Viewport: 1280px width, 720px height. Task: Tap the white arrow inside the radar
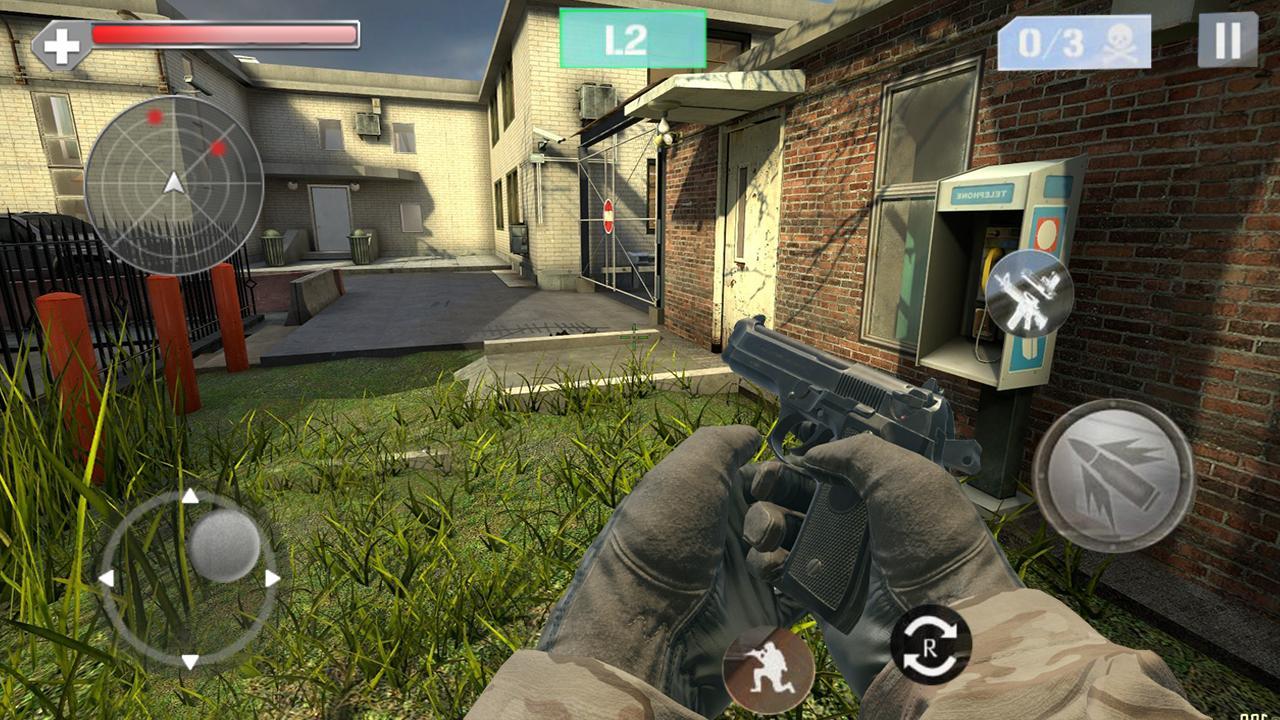click(172, 185)
